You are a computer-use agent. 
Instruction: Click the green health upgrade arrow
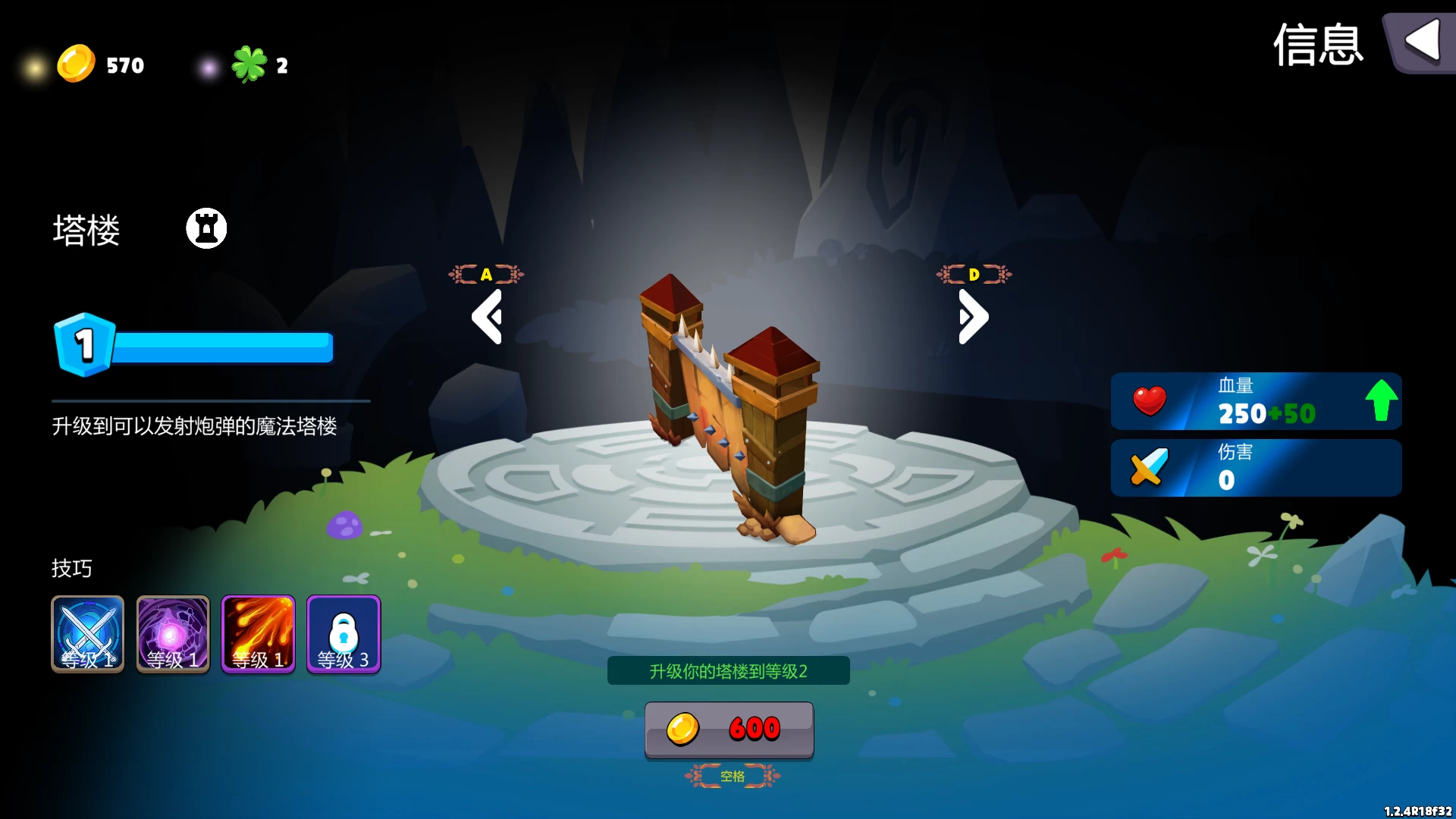[x=1381, y=400]
